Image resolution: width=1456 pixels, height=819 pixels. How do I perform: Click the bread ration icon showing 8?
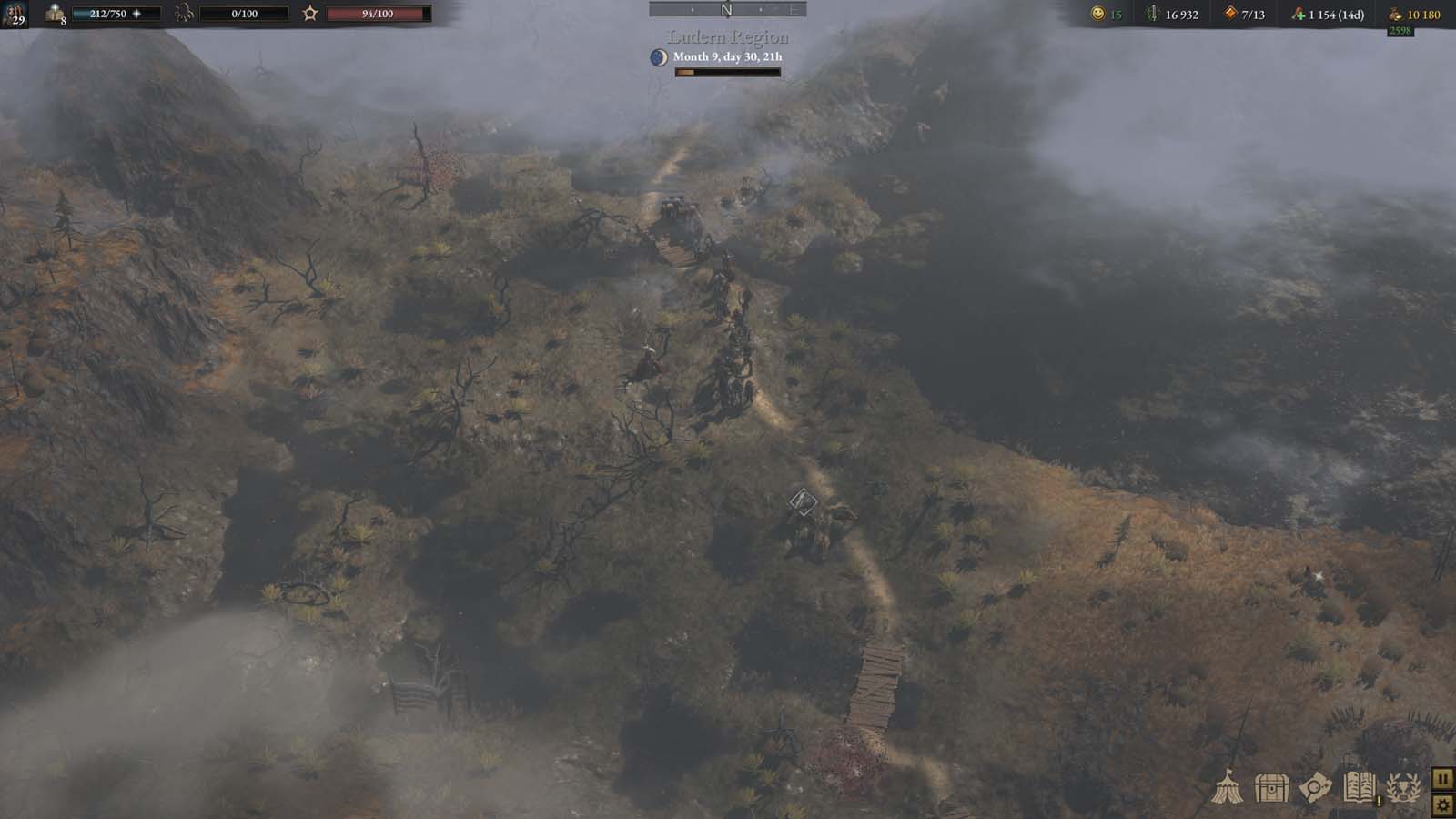point(55,14)
